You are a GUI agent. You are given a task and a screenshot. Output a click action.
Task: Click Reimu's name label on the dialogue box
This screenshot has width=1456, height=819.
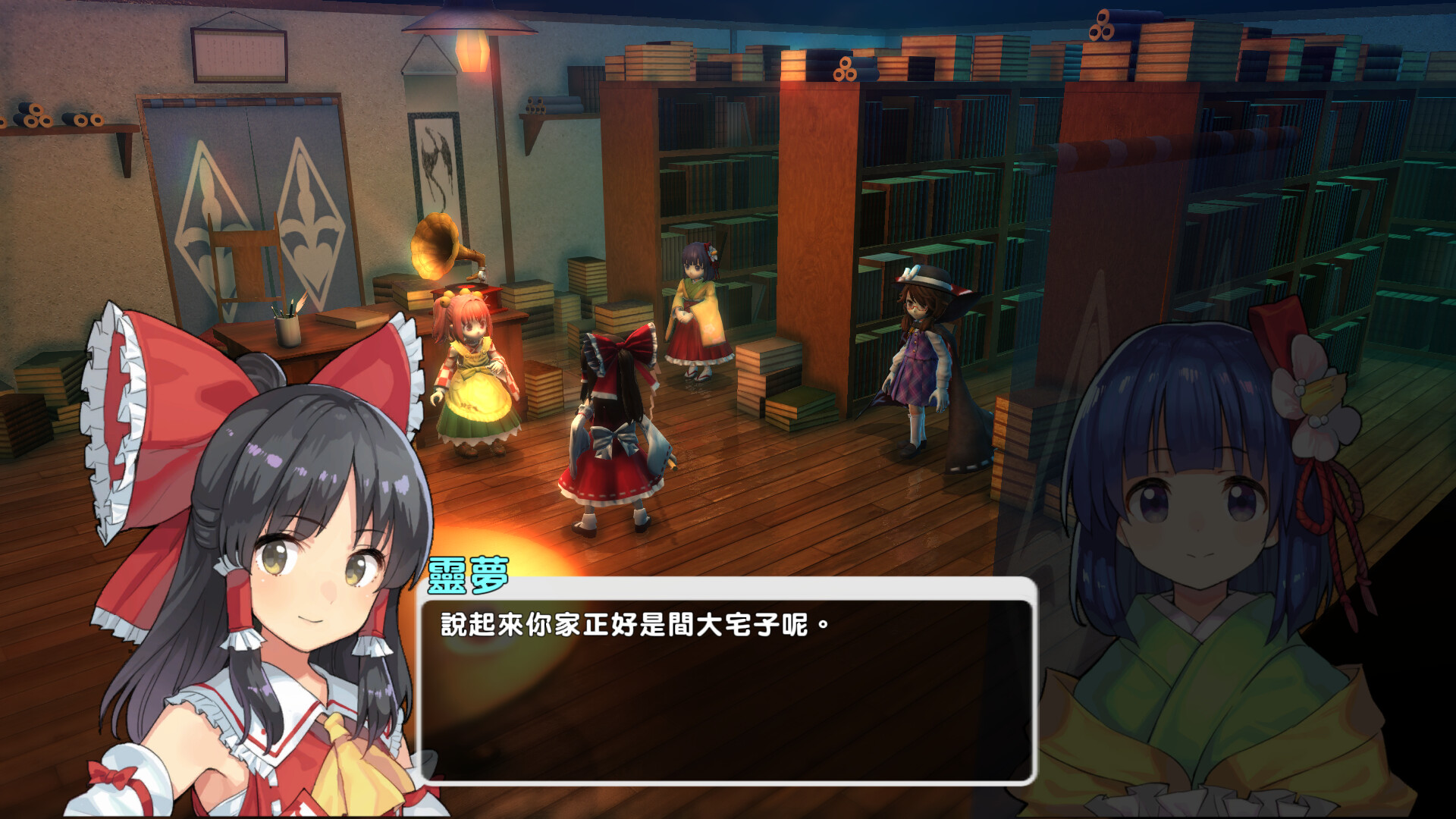pyautogui.click(x=468, y=576)
